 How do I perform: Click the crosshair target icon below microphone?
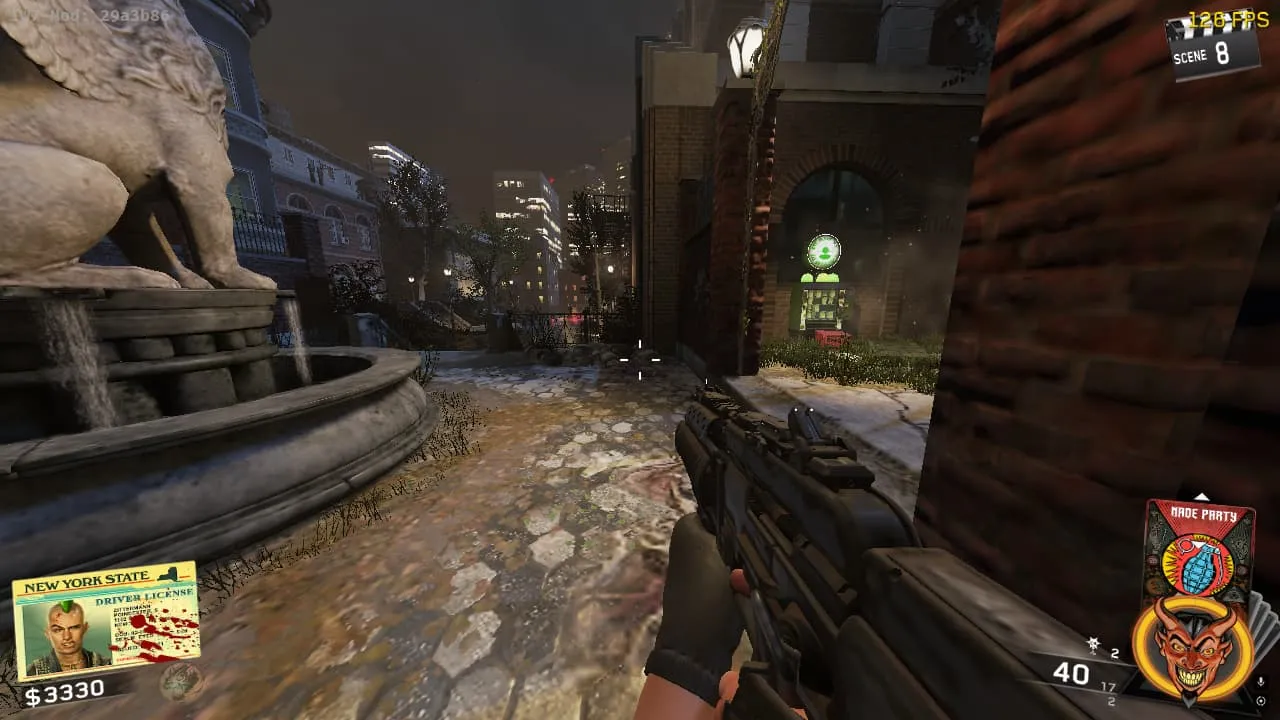pos(1261,699)
